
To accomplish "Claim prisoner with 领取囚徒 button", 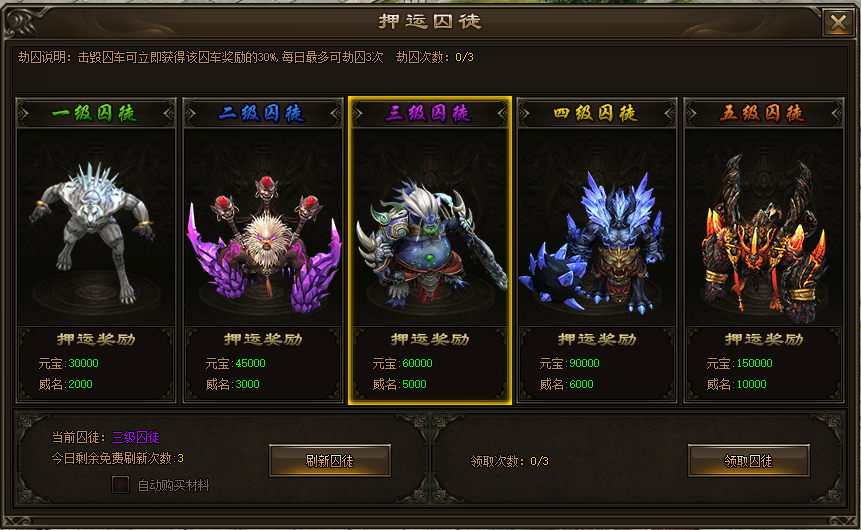I will [748, 461].
